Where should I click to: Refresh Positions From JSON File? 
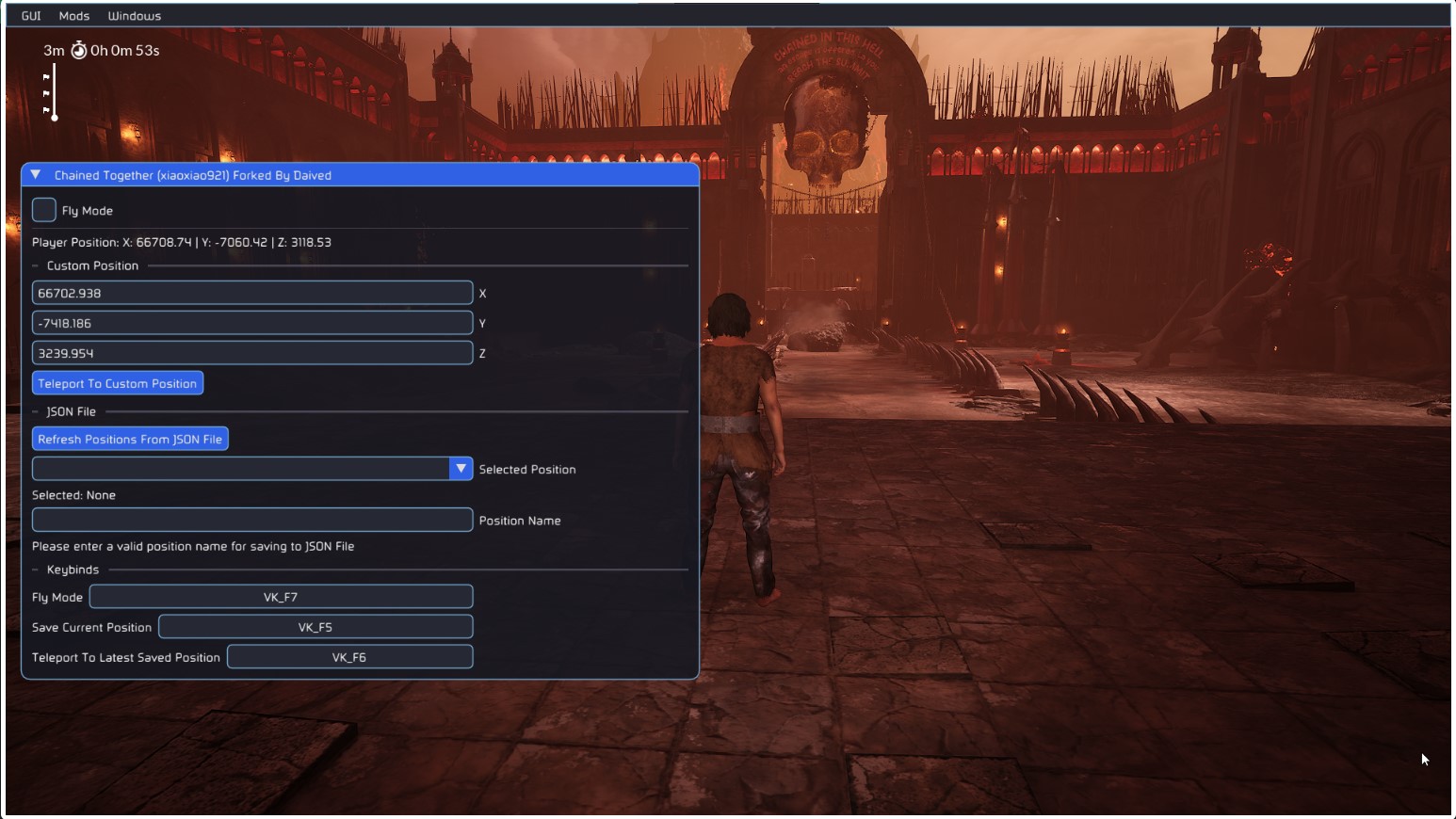tap(130, 439)
